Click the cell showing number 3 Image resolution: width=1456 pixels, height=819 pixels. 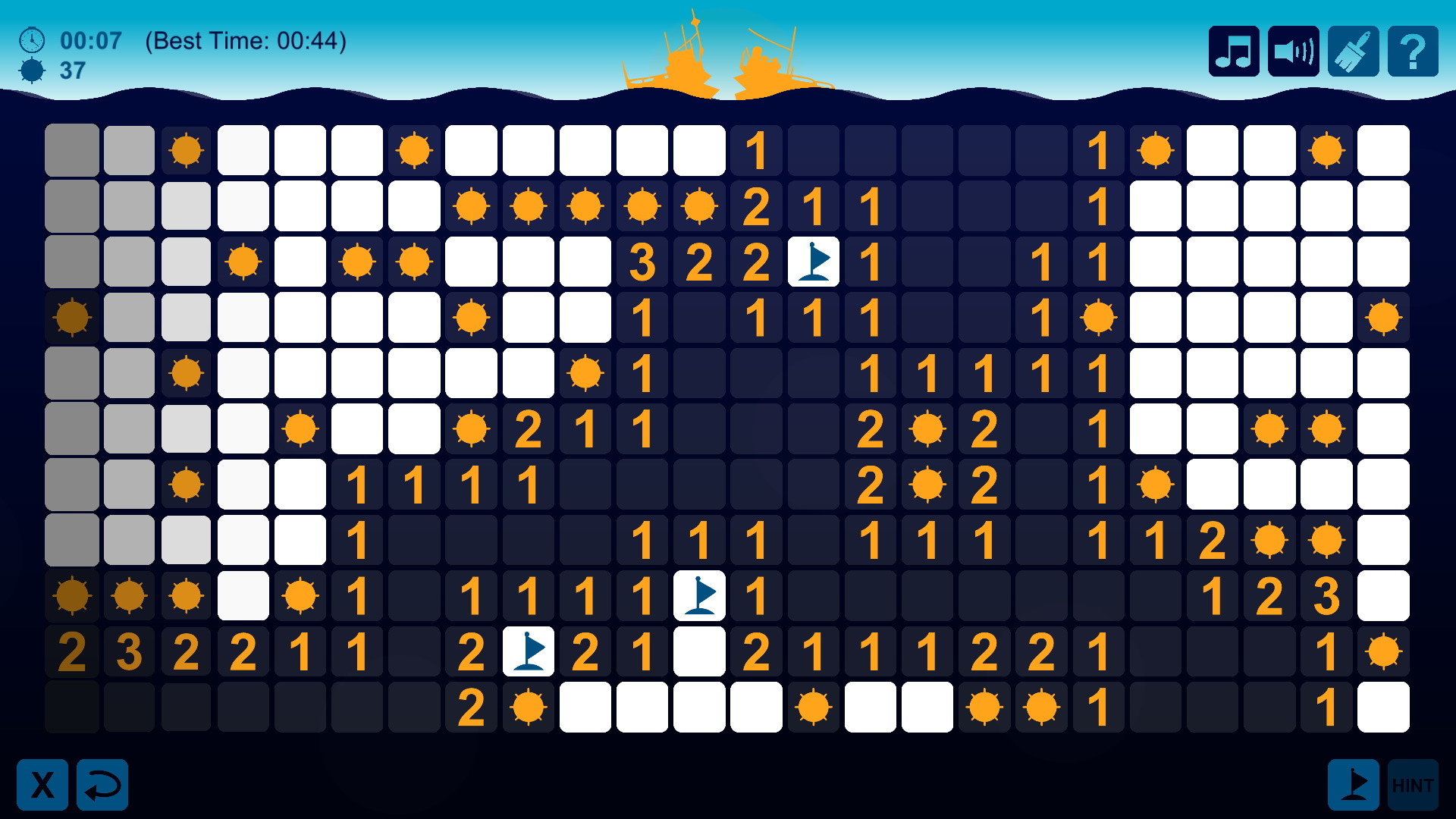[x=642, y=262]
